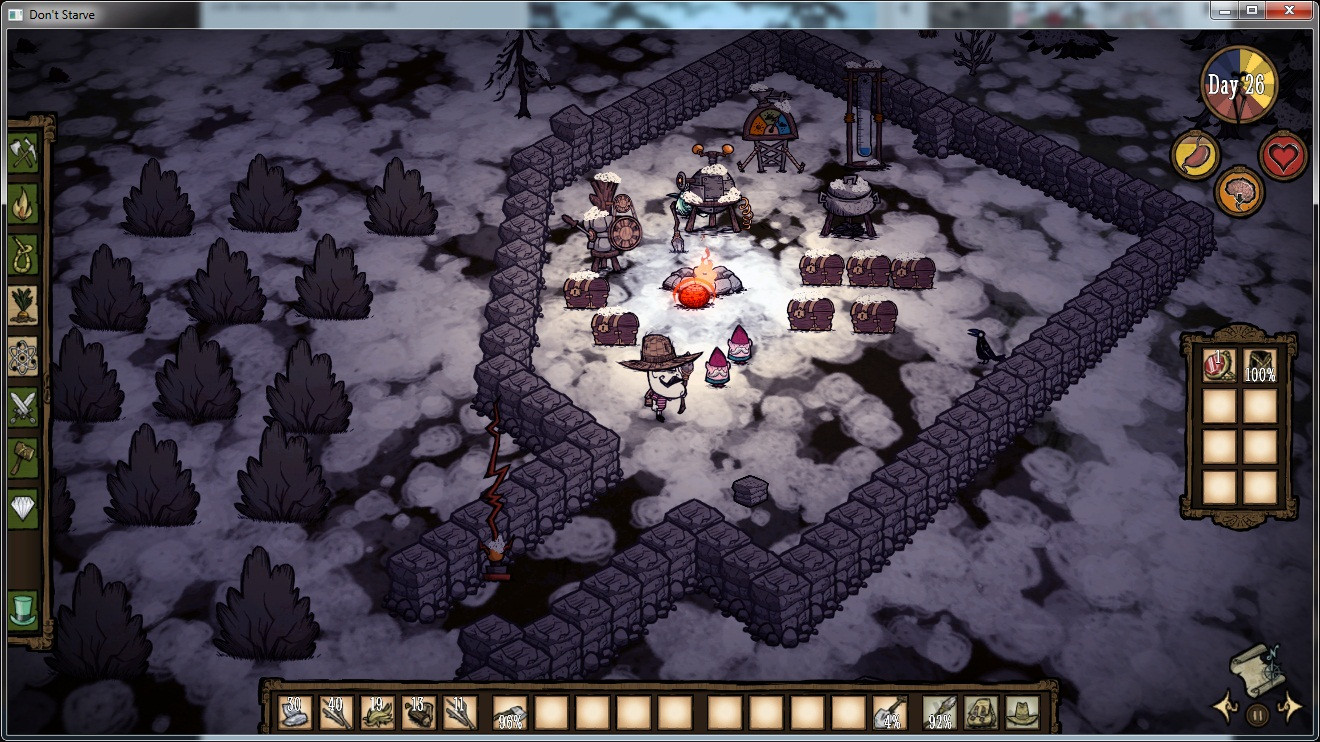The height and width of the screenshot is (742, 1320).
Task: Open the Food farming crafting tab
Action: pos(23,305)
